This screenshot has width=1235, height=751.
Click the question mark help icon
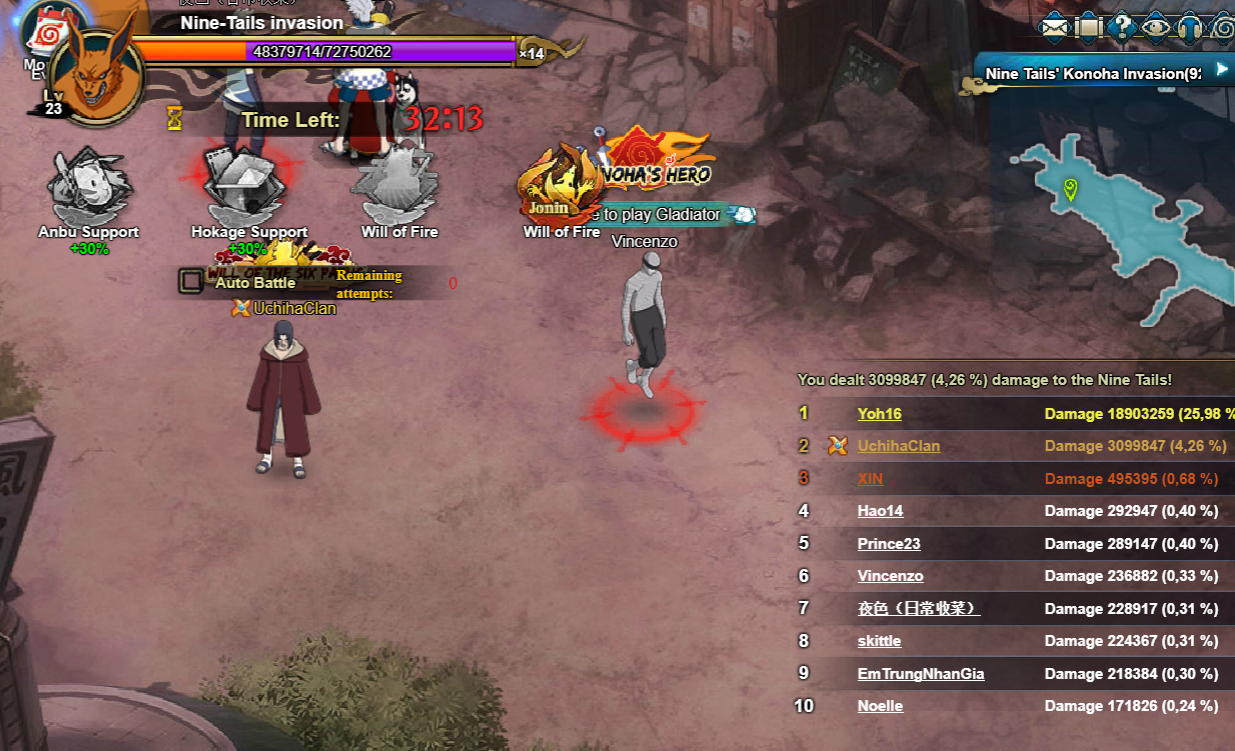(x=1121, y=27)
